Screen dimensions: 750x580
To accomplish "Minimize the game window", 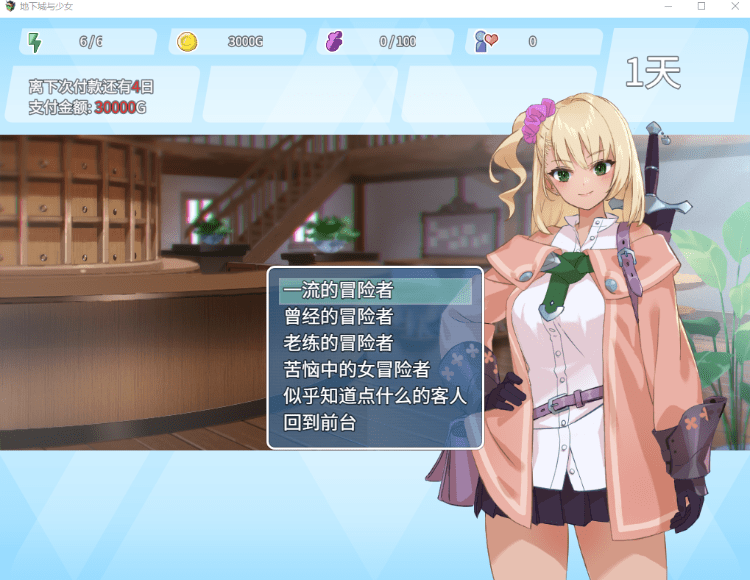I will (x=668, y=6).
